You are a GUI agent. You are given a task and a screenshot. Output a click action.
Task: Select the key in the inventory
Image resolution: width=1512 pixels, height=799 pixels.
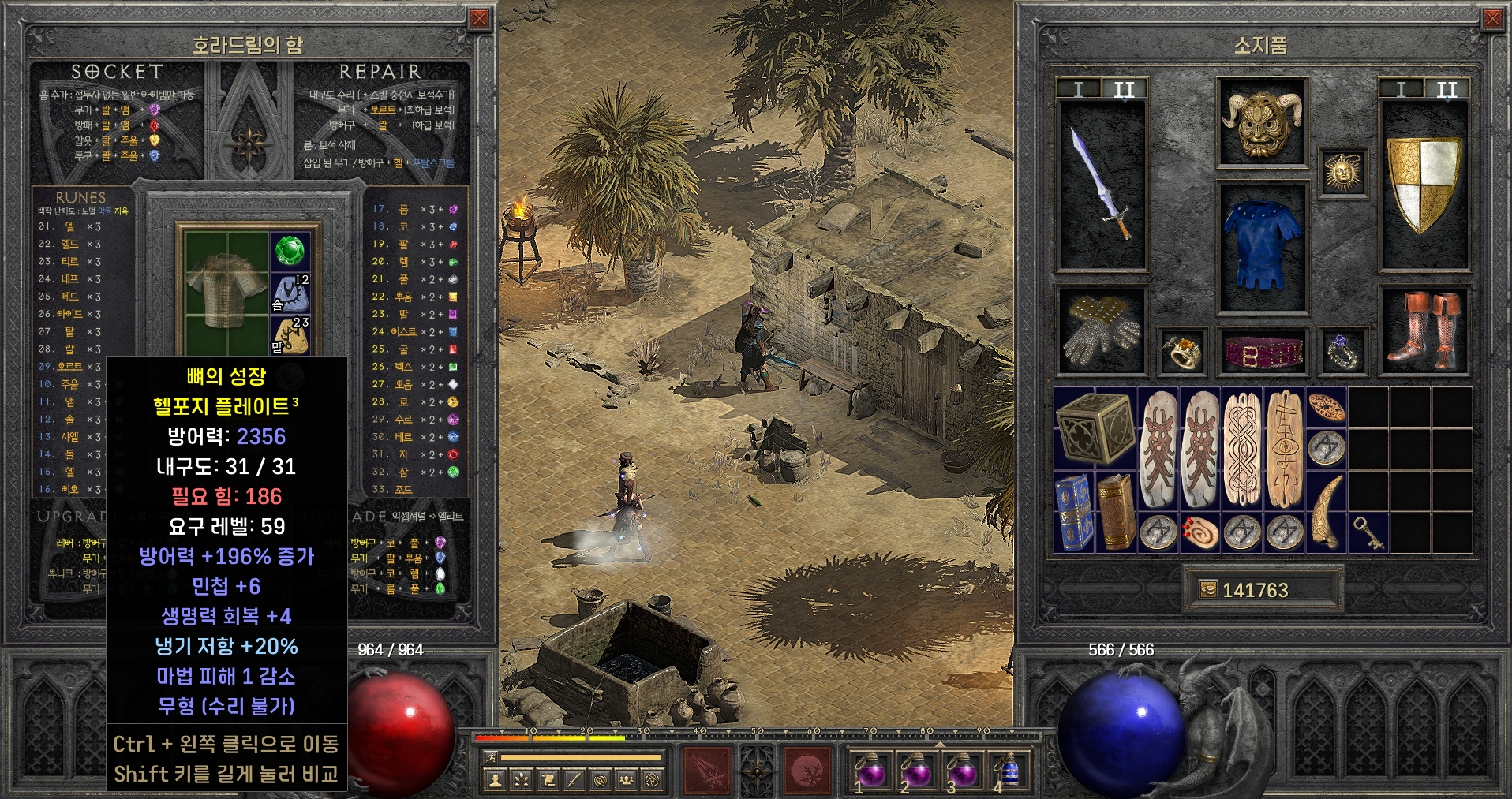point(1369,533)
